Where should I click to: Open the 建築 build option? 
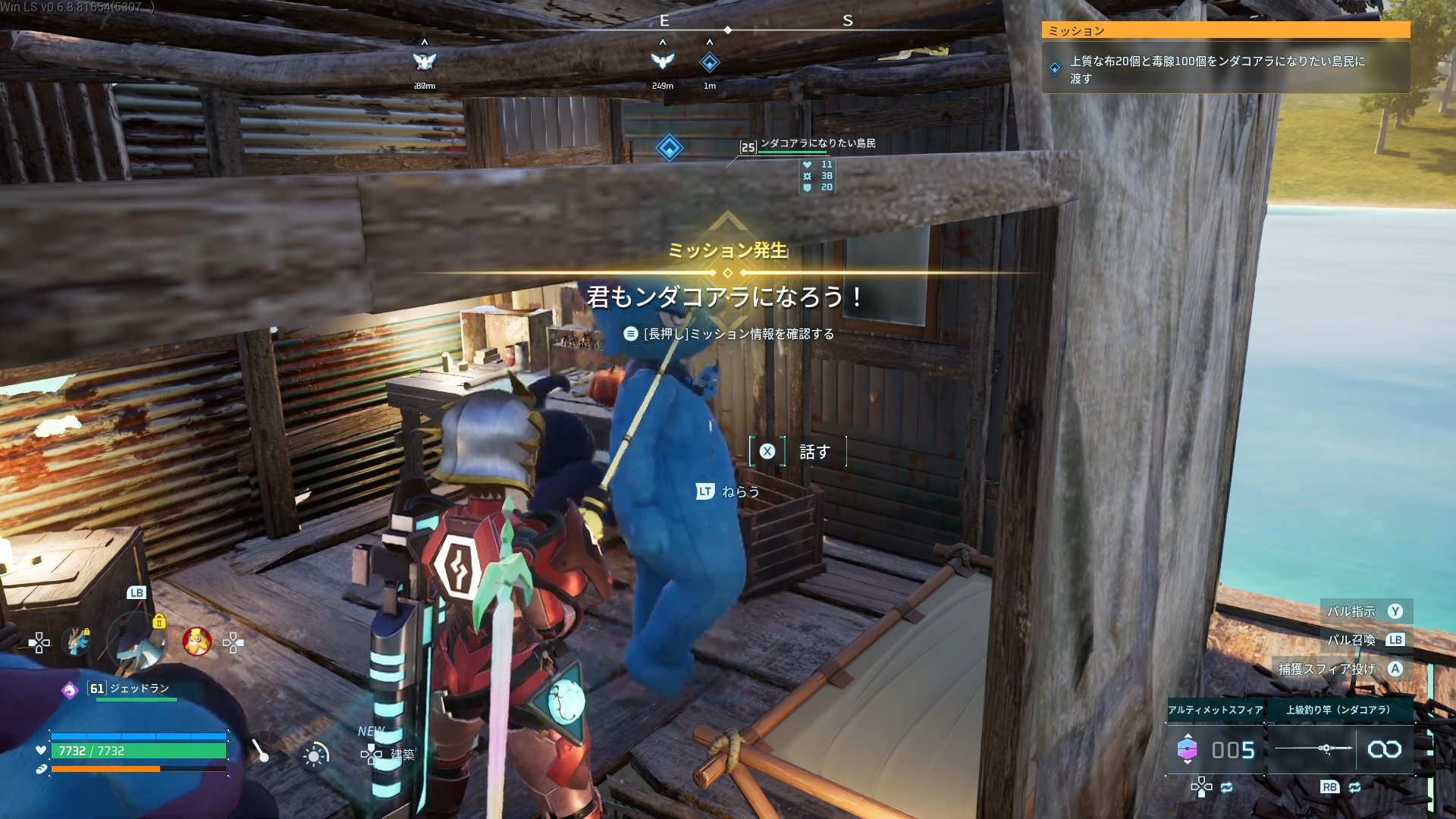click(x=401, y=754)
